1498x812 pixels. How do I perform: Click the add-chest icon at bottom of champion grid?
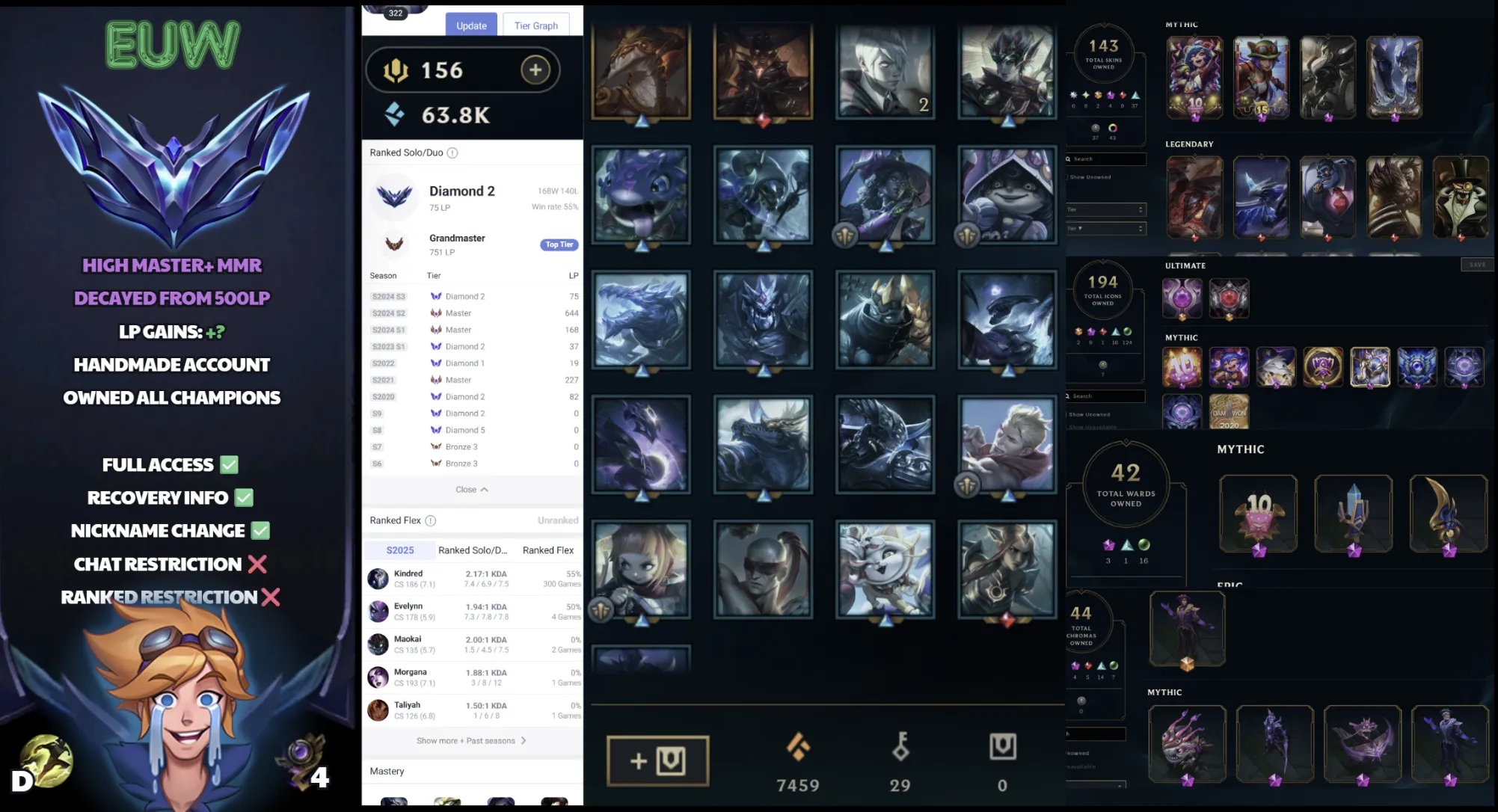tap(657, 760)
